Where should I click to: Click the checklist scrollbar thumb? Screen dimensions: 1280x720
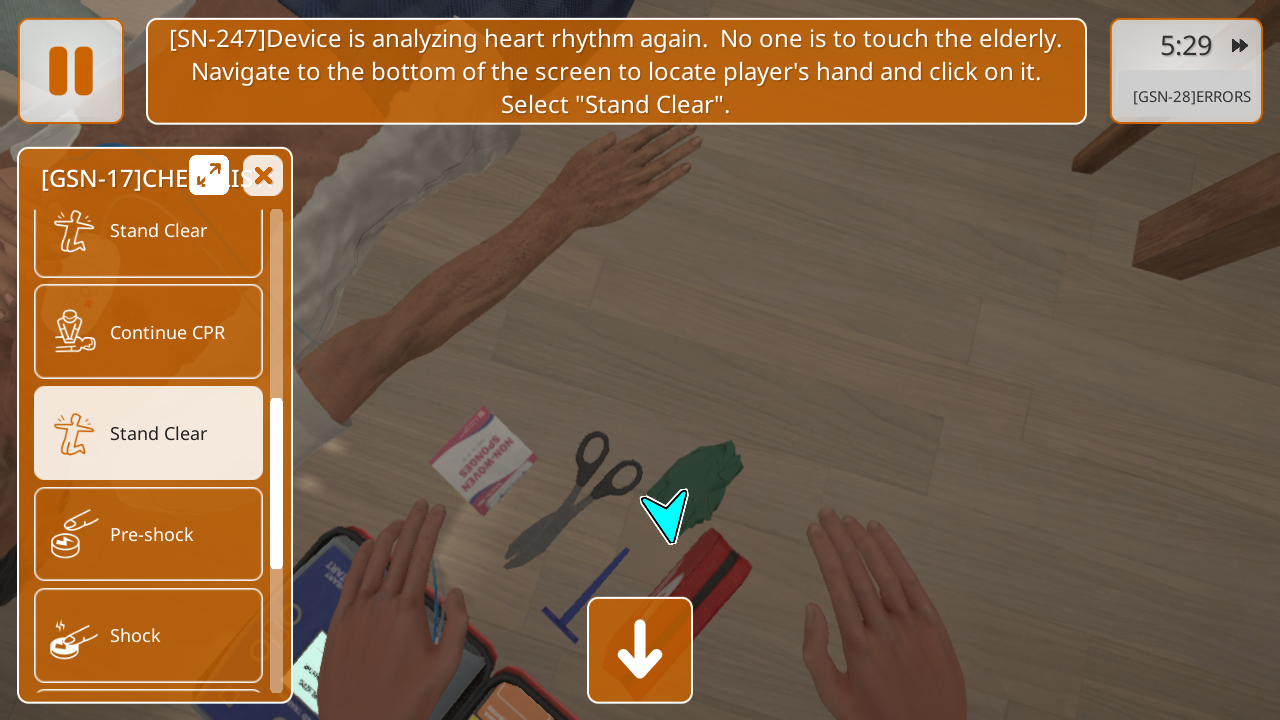(276, 483)
